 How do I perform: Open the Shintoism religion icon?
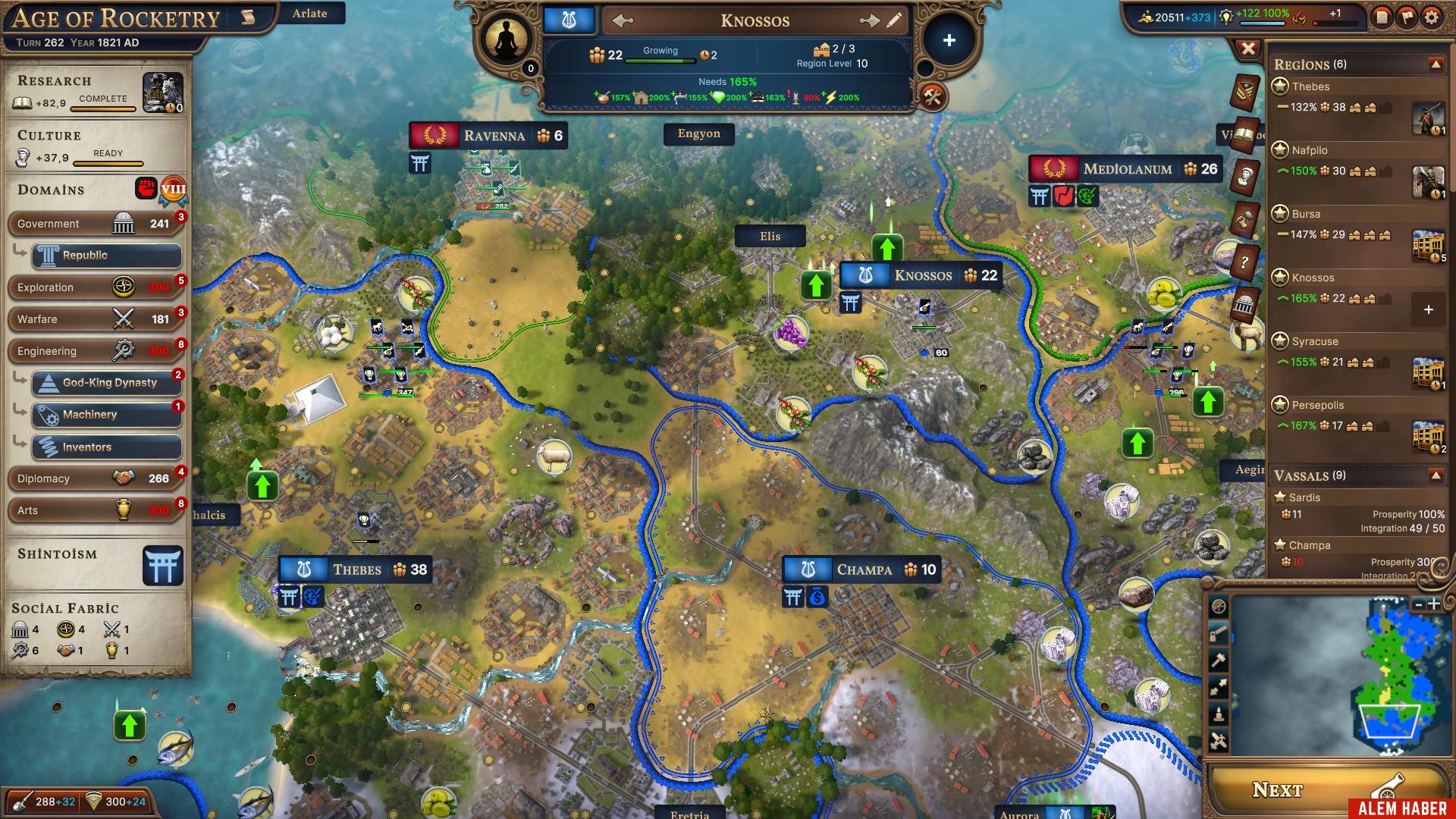[162, 566]
